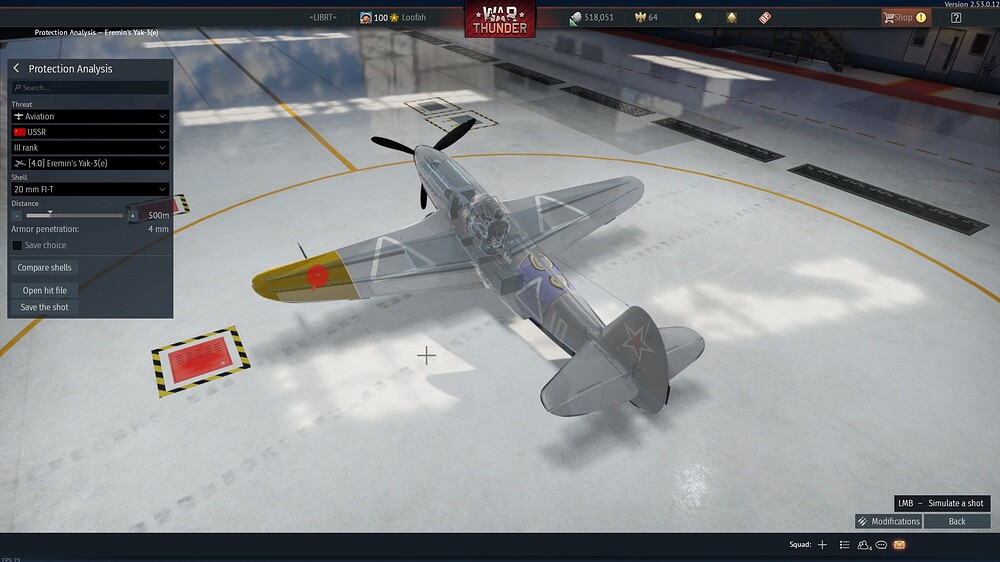Add a squad member with the plus icon
Image resolution: width=1000 pixels, height=562 pixels.
822,545
